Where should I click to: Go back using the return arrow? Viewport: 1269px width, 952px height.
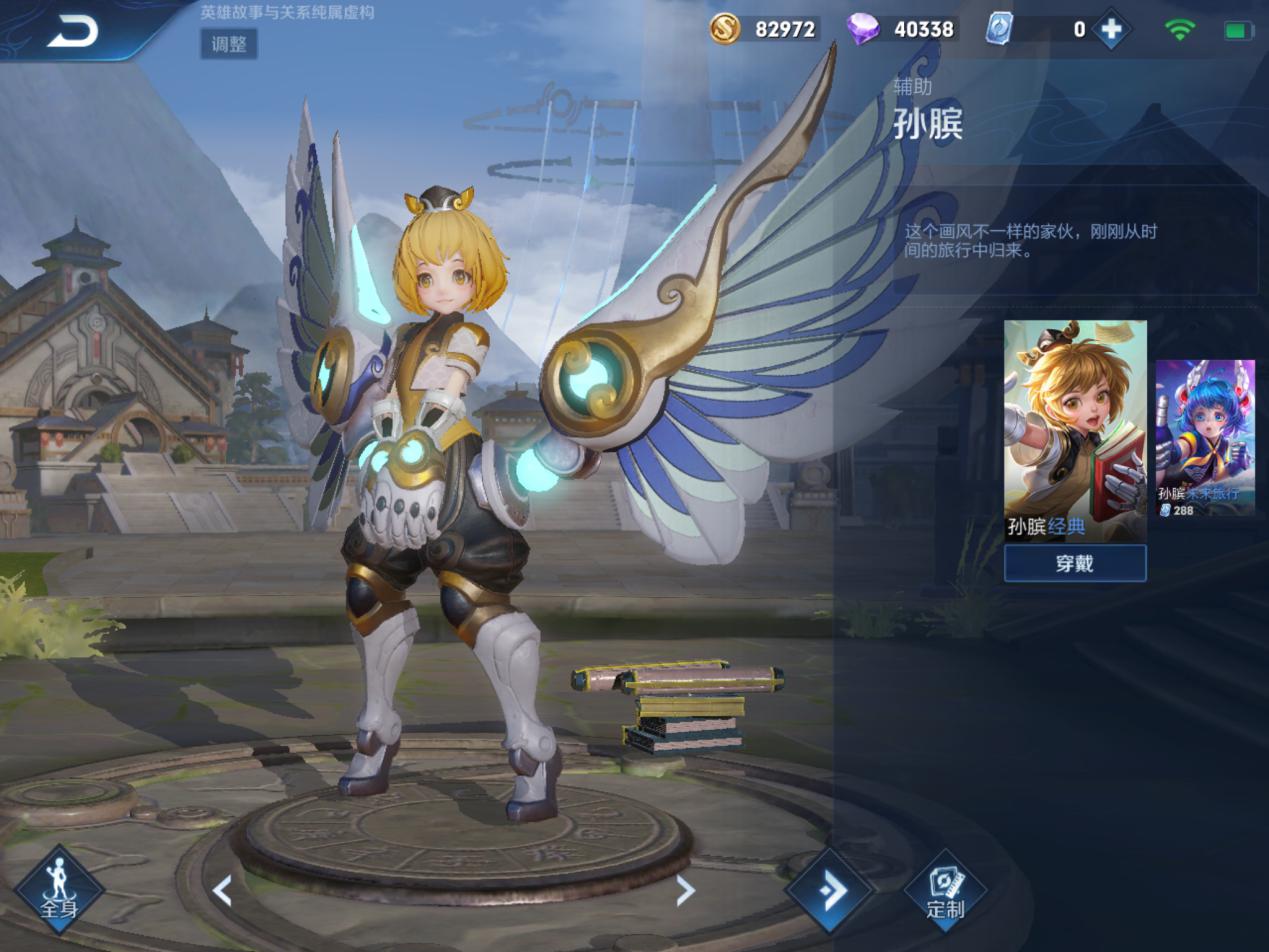point(72,32)
